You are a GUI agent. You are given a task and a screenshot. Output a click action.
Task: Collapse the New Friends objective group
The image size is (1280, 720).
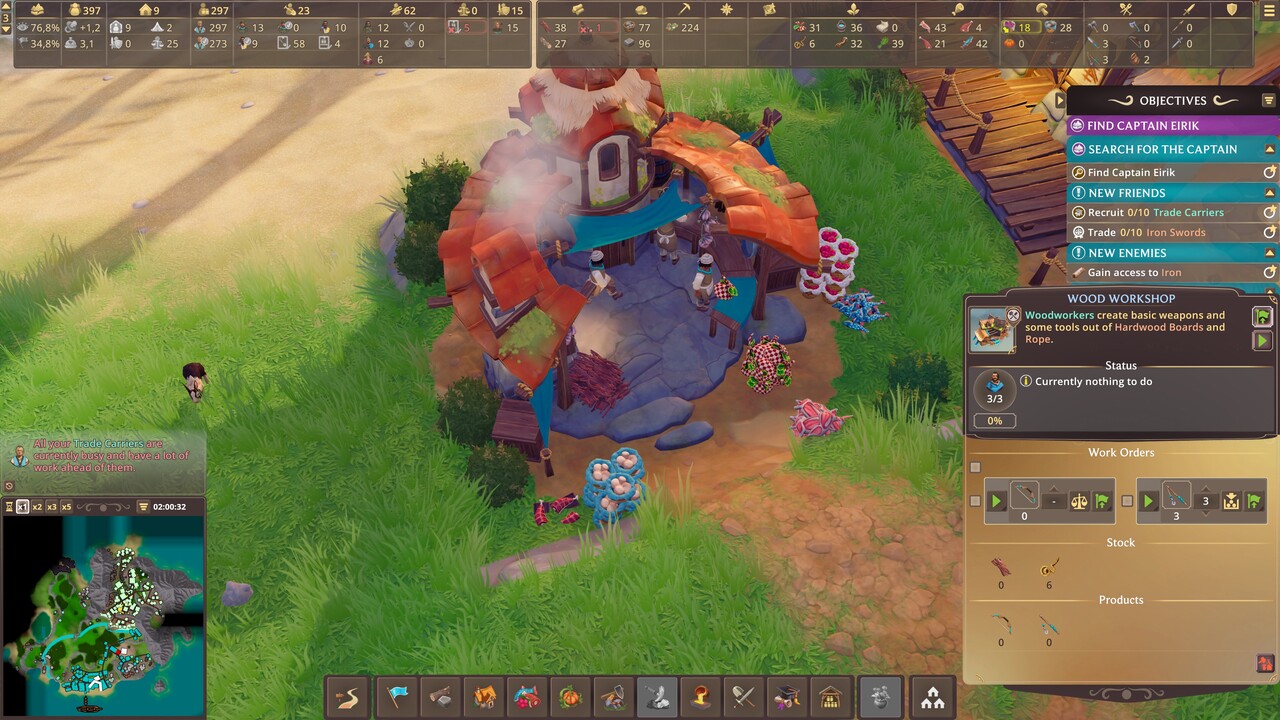click(1269, 192)
